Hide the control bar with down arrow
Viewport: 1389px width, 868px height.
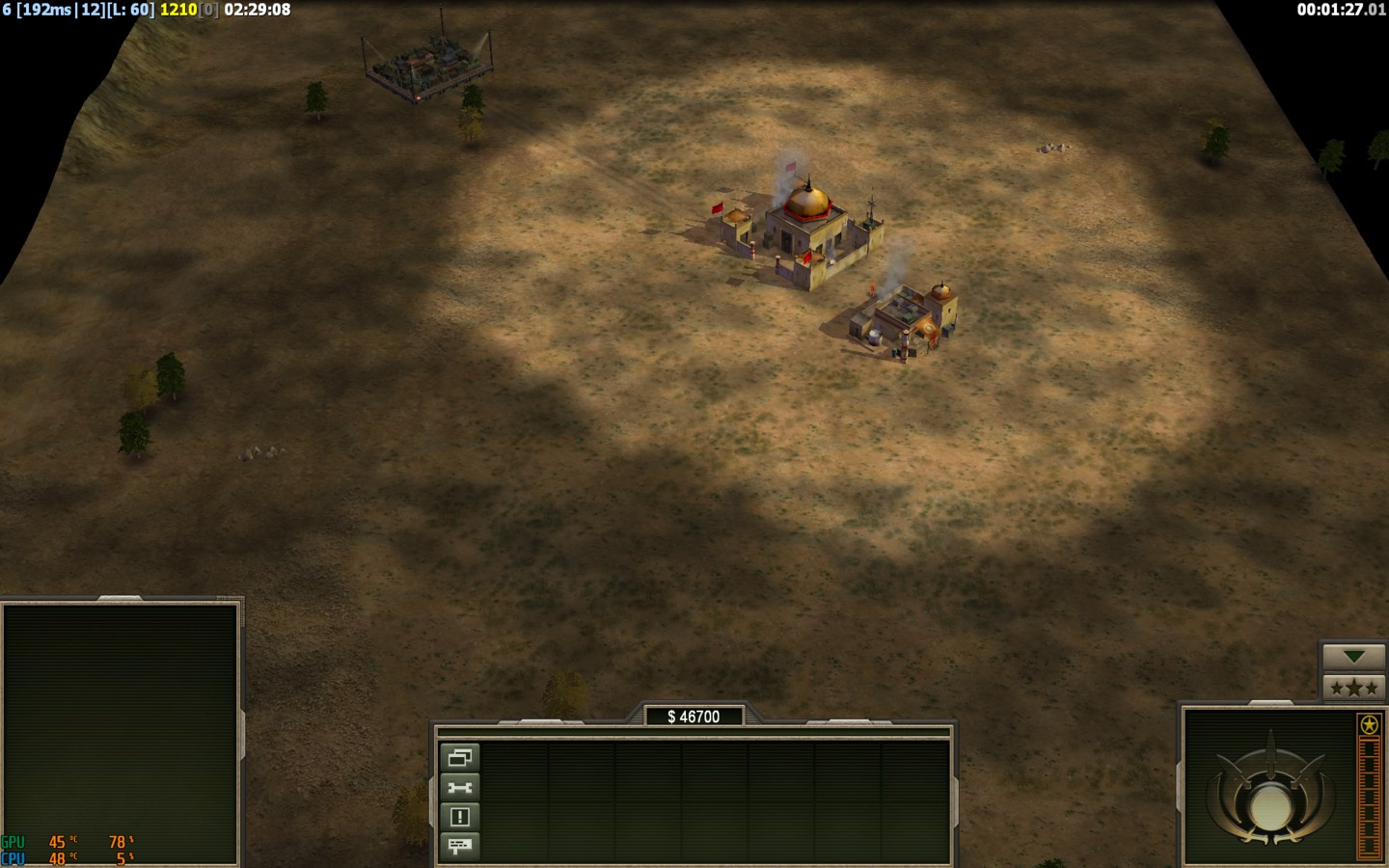(x=1353, y=657)
